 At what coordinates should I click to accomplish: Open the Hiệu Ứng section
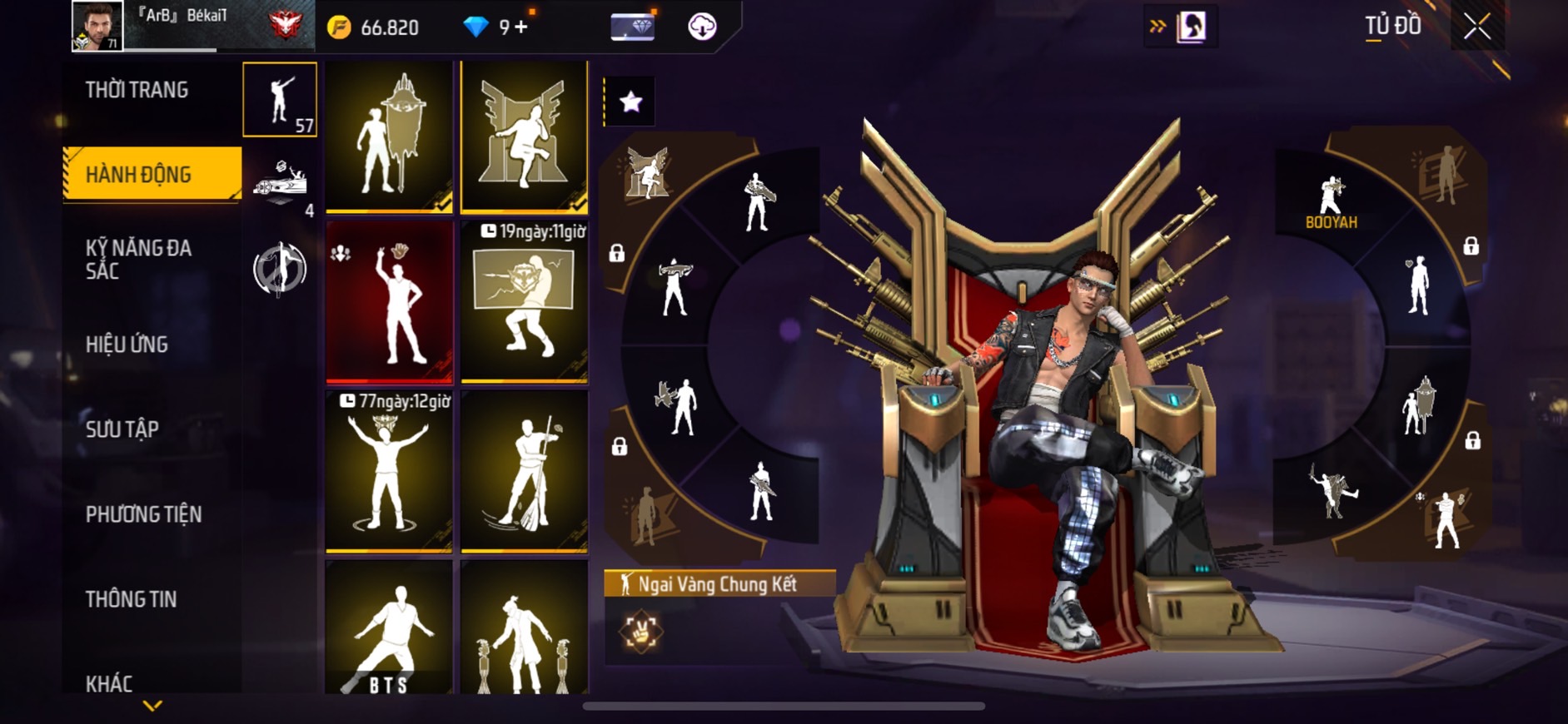(x=127, y=345)
